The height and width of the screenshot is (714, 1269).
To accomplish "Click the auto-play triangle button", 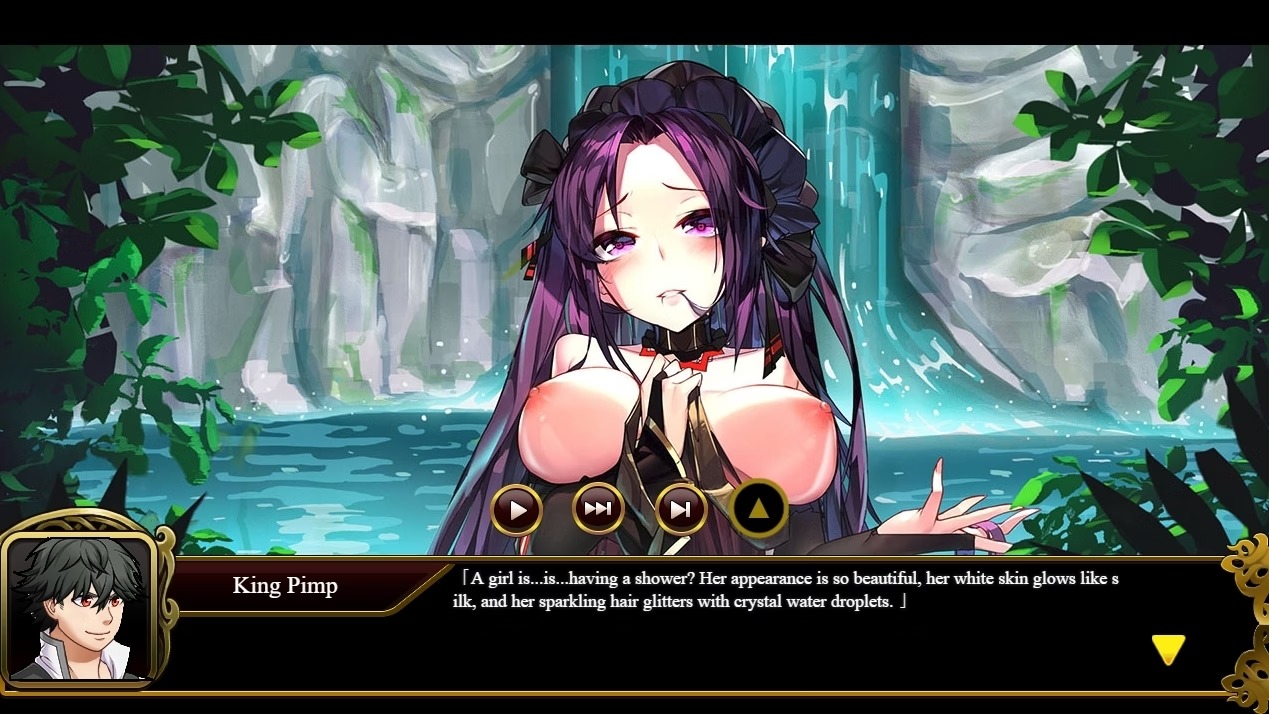I will tap(517, 510).
